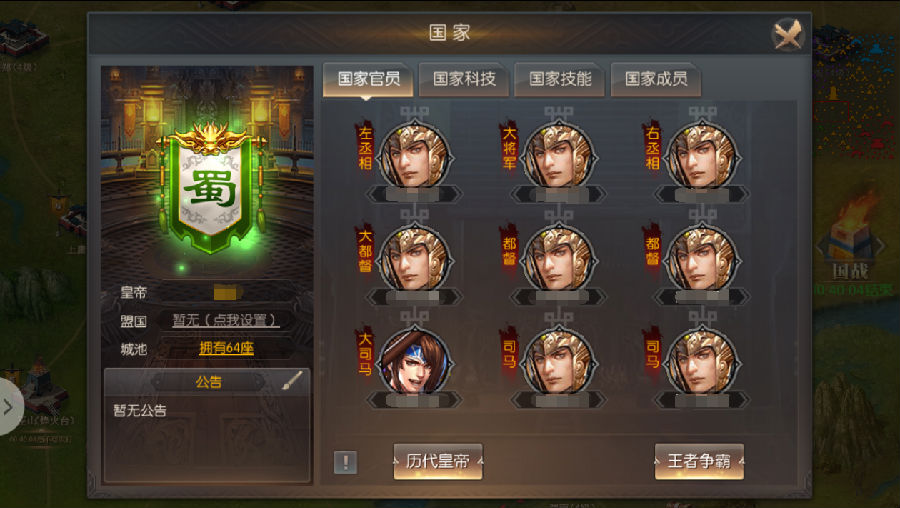Image resolution: width=900 pixels, height=508 pixels.
Task: Switch to the 国家科技 tab
Action: 465,80
